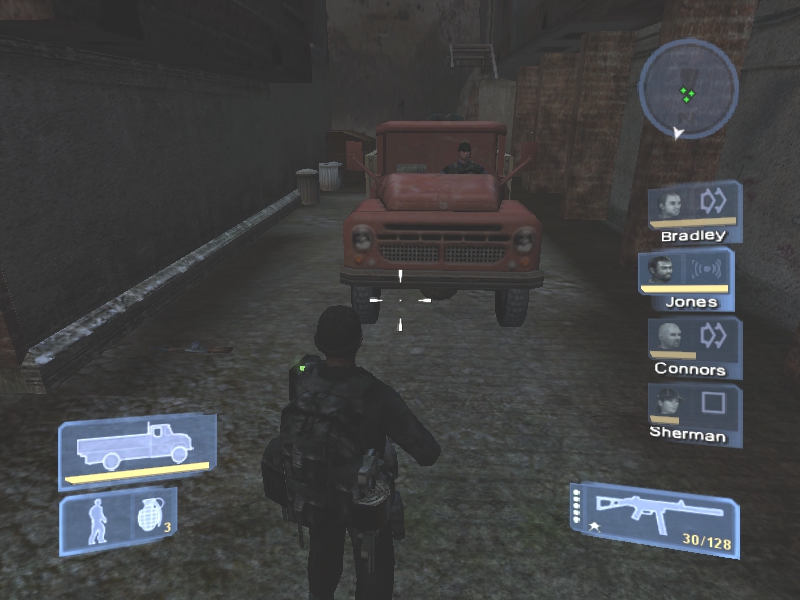Click the circular minimap radar

point(687,88)
